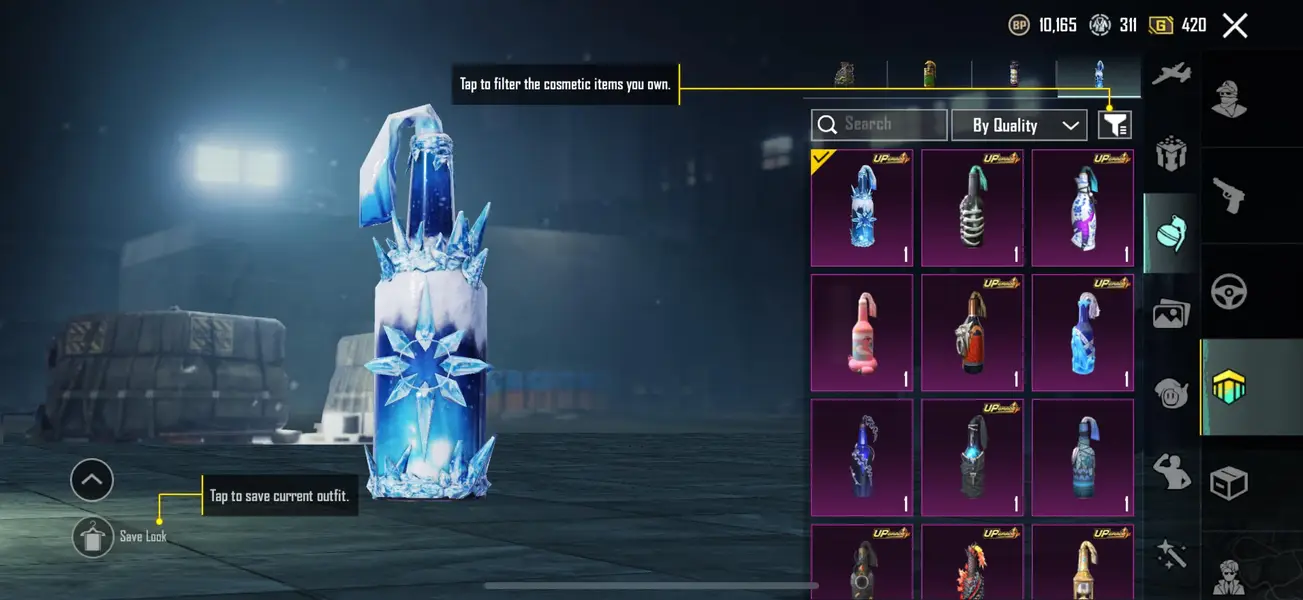Go to the steering wheel vehicles category
The height and width of the screenshot is (600, 1303).
click(1229, 291)
